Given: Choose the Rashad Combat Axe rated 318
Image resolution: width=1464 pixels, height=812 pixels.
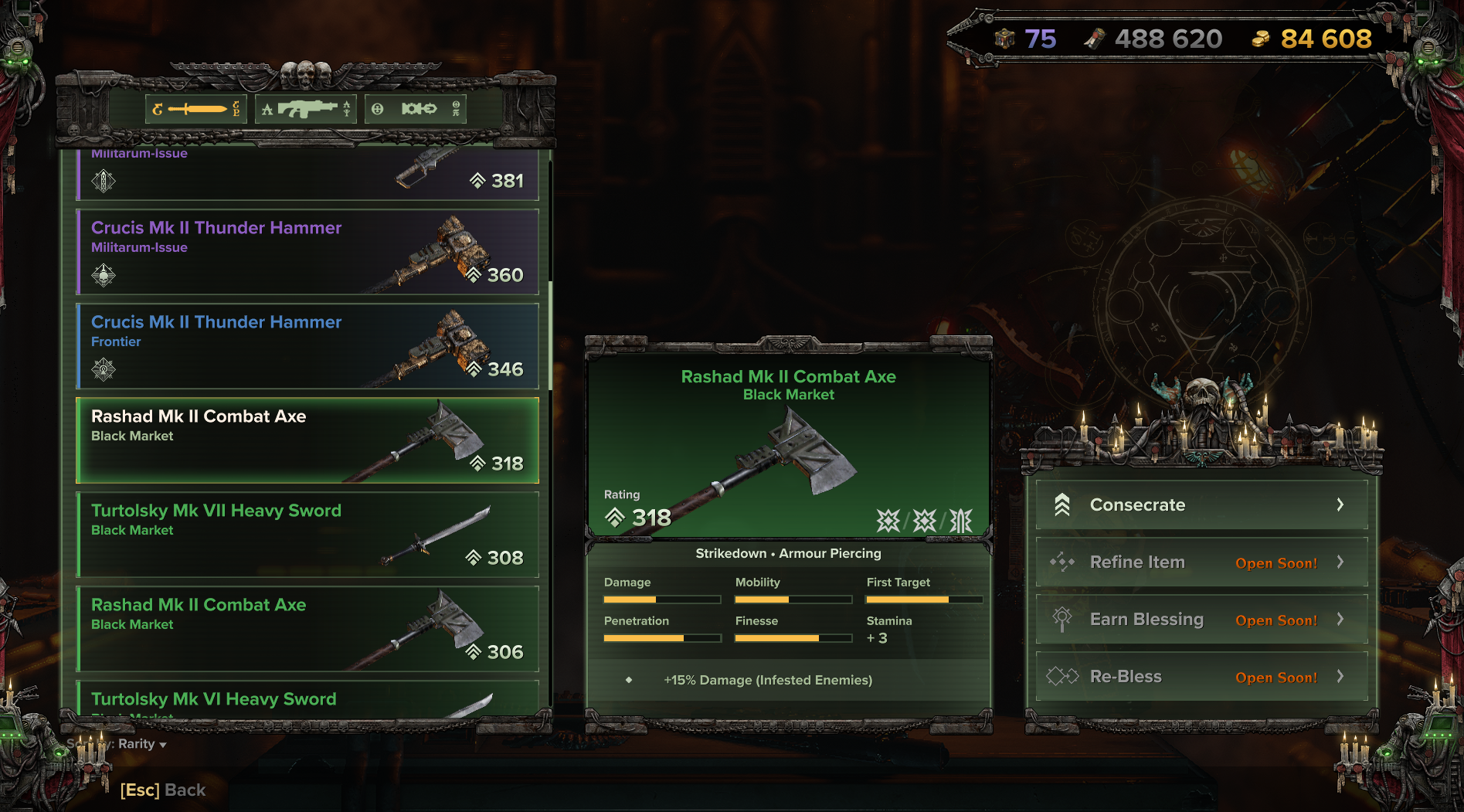Looking at the screenshot, I should point(307,440).
